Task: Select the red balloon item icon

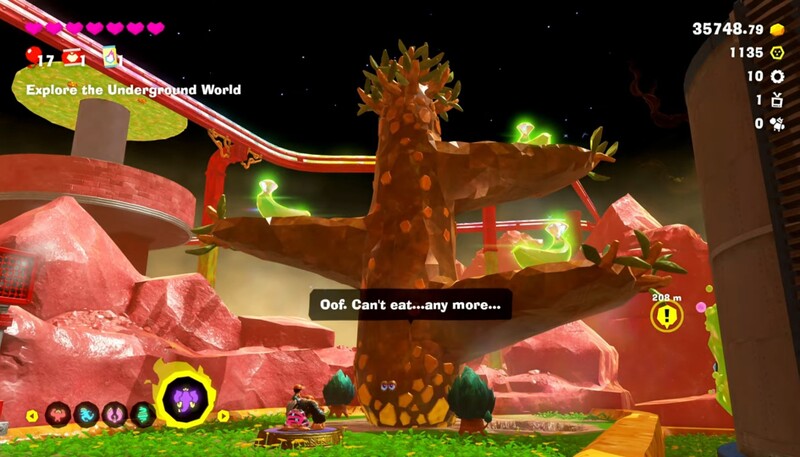Action: tap(34, 56)
